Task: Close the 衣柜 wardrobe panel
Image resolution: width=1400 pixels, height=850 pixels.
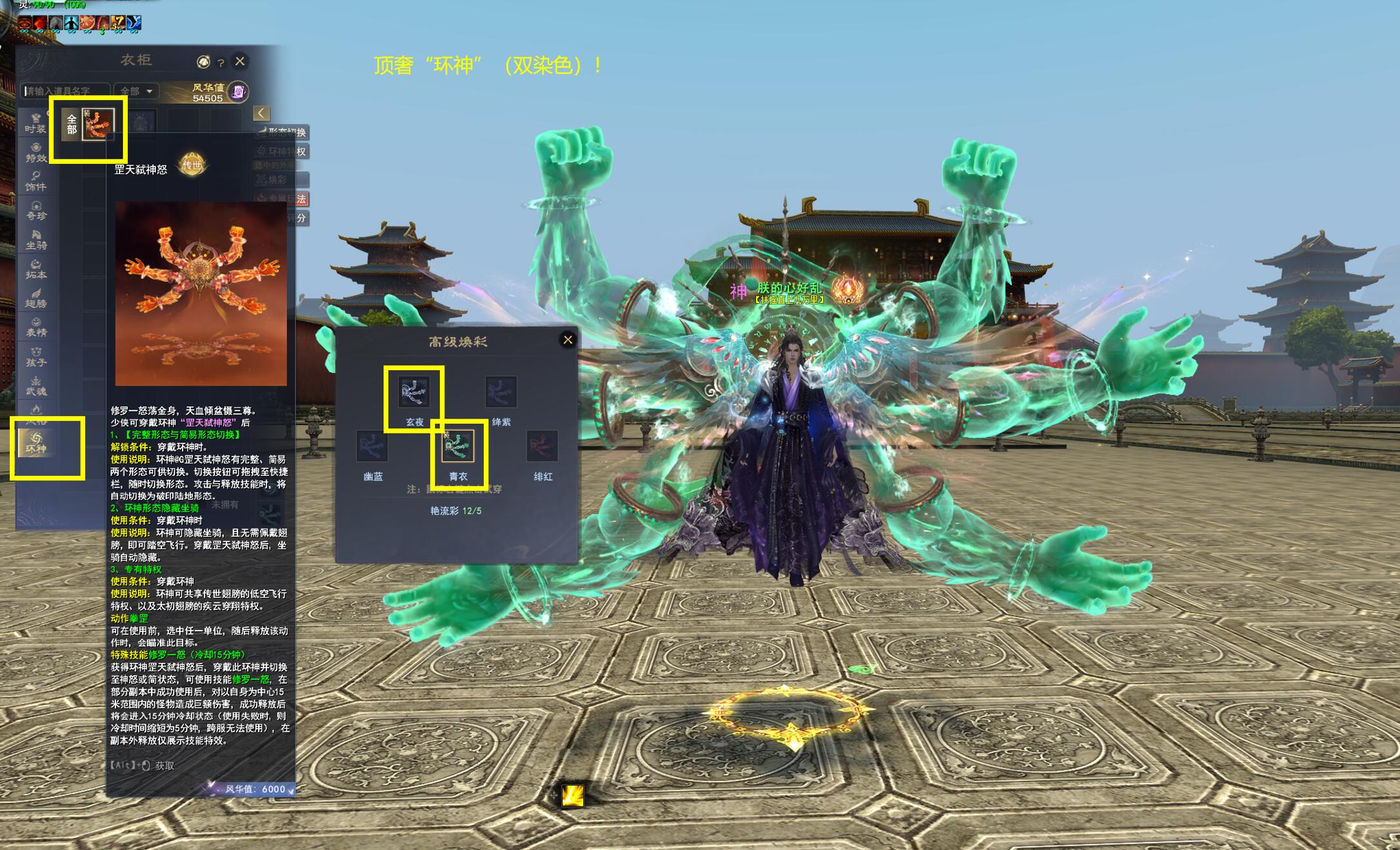Action: (240, 61)
